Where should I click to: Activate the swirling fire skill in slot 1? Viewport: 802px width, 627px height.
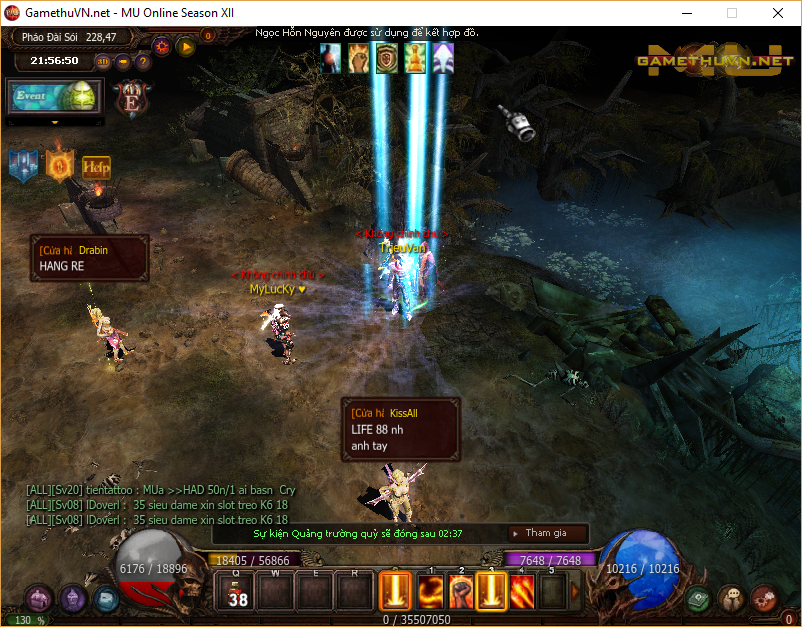[x=430, y=592]
